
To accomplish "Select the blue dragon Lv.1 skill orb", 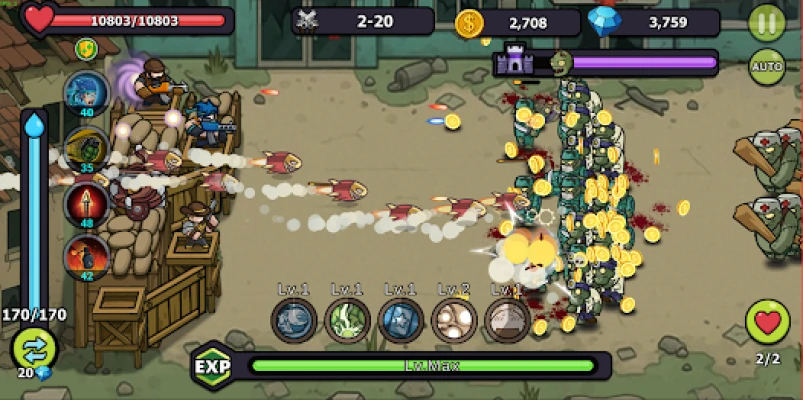I will coord(294,320).
